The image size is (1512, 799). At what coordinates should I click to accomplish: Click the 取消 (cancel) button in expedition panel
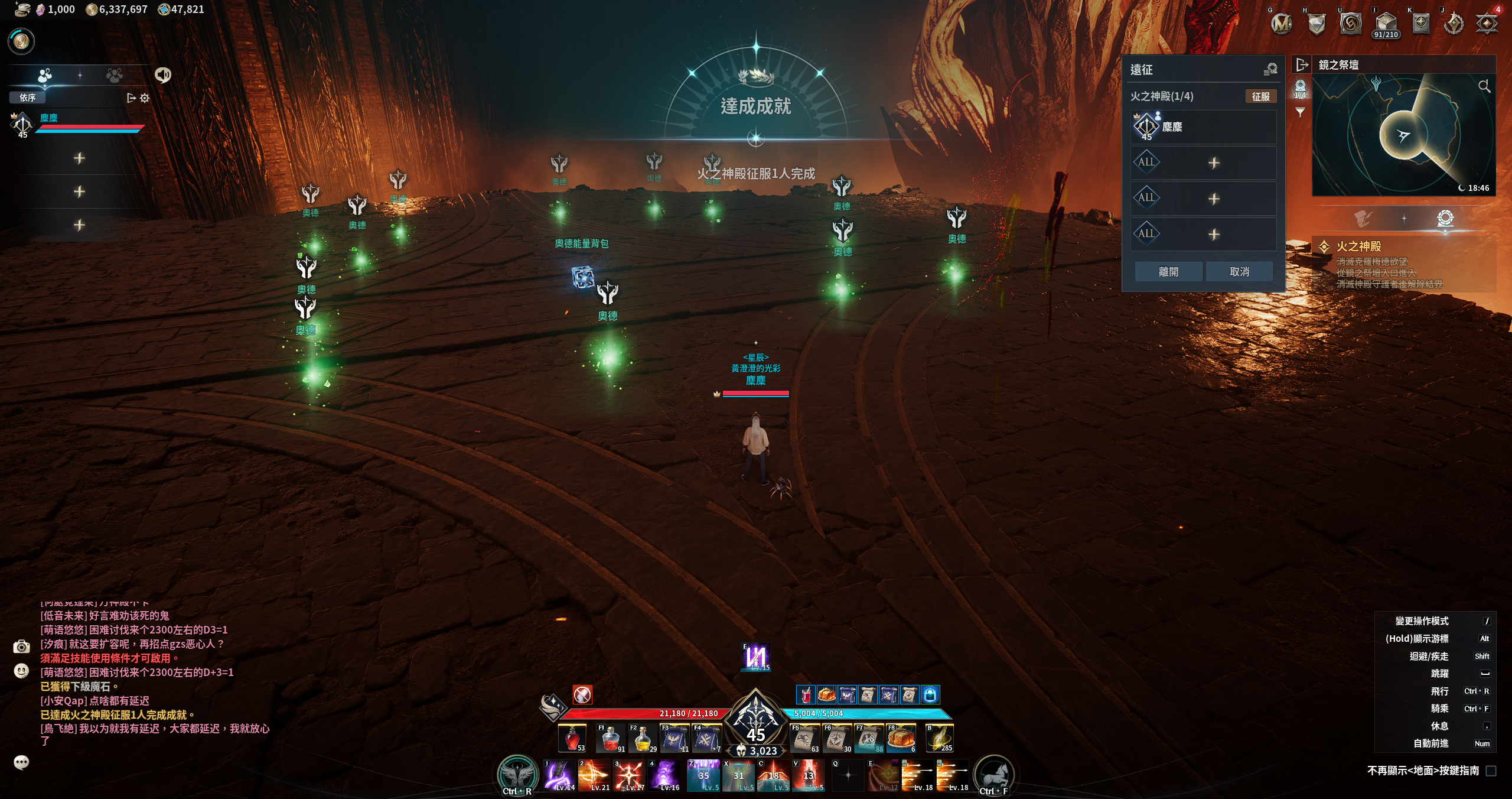coord(1239,272)
